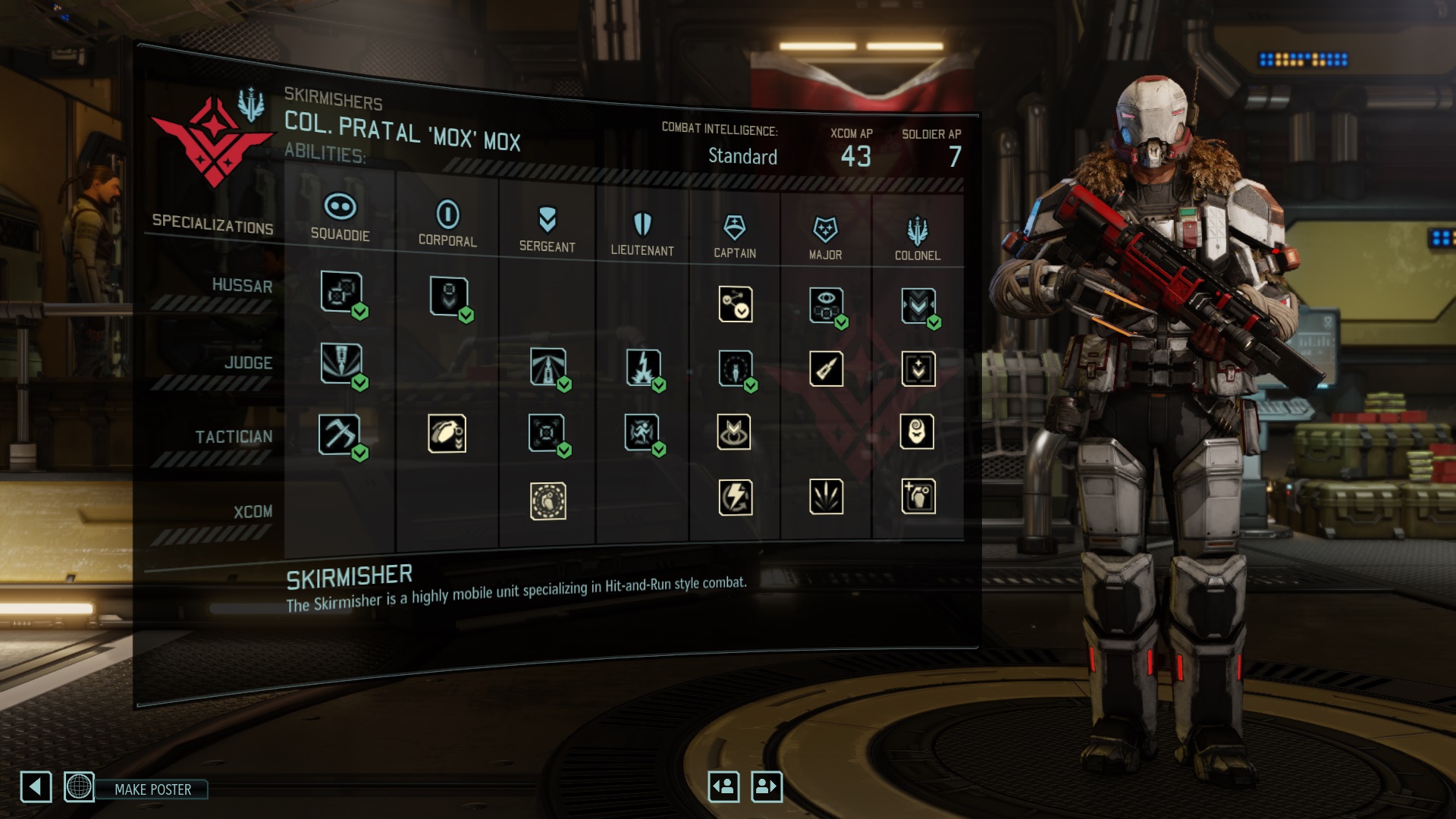Pick the chevron-over-eye ability at Captain rank
The width and height of the screenshot is (1456, 819).
click(734, 432)
